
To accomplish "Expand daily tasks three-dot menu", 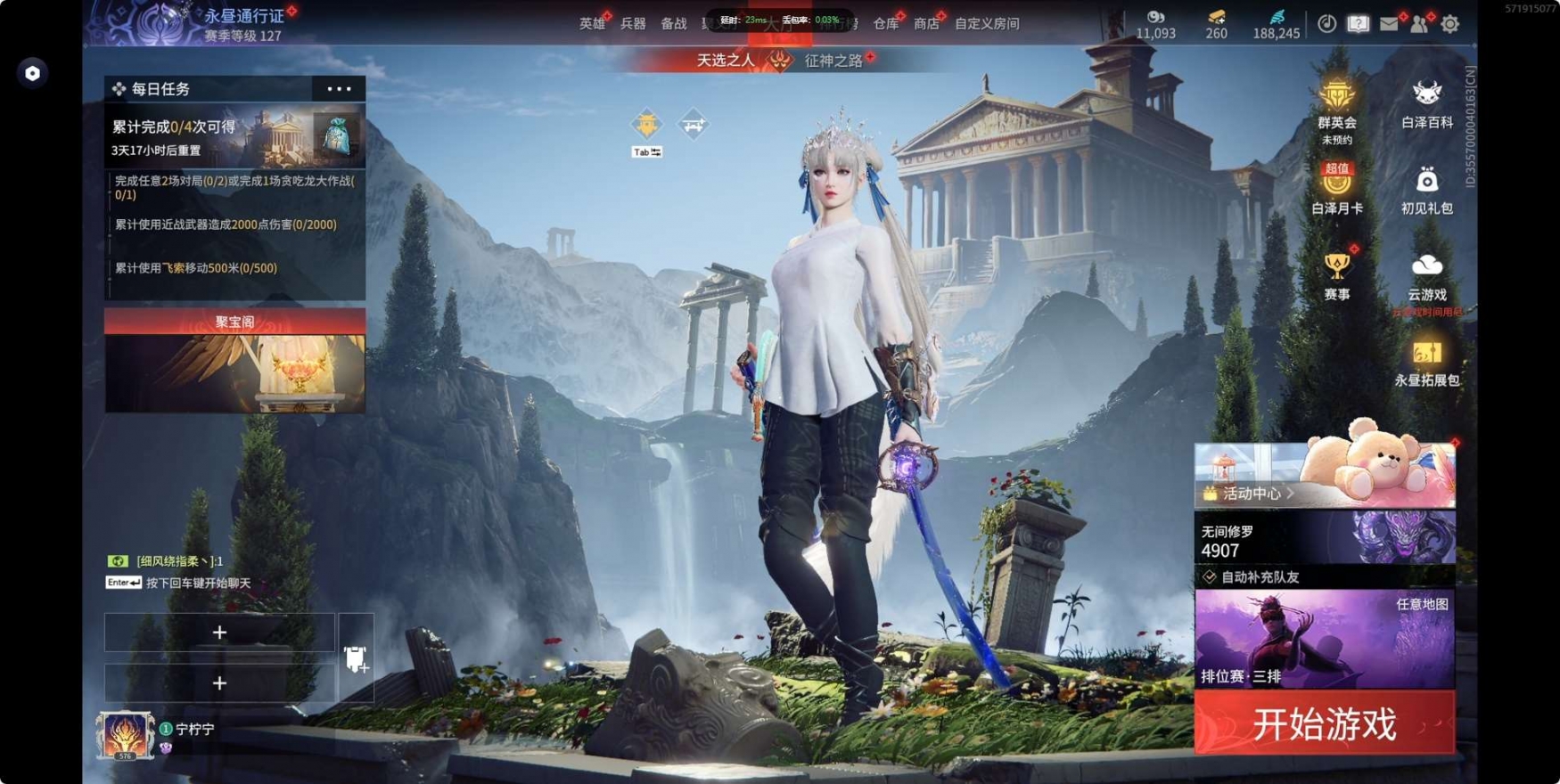I will [339, 89].
